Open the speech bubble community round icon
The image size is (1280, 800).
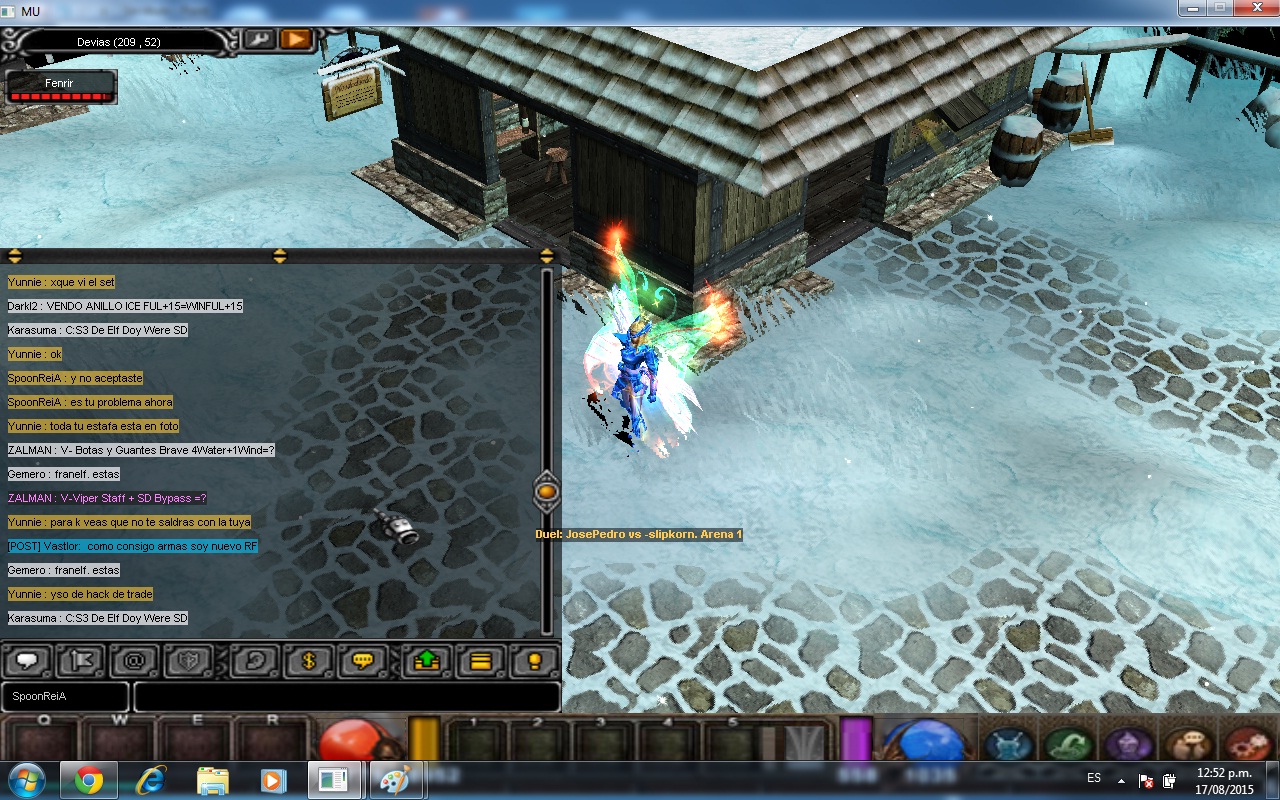1187,745
